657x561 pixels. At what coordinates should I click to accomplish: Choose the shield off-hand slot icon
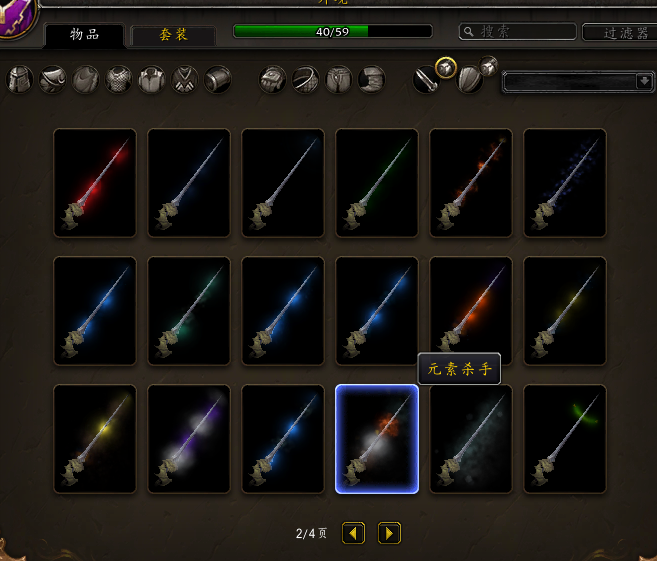click(x=469, y=79)
